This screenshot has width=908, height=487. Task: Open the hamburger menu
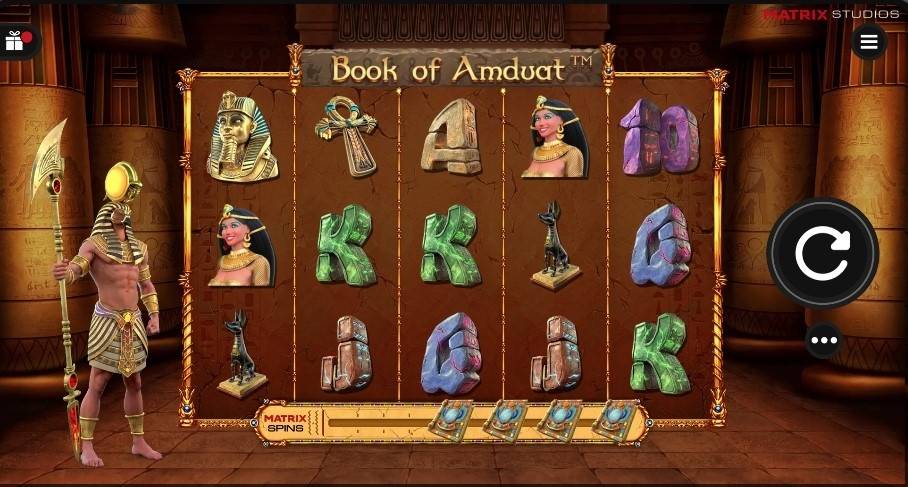tap(868, 42)
